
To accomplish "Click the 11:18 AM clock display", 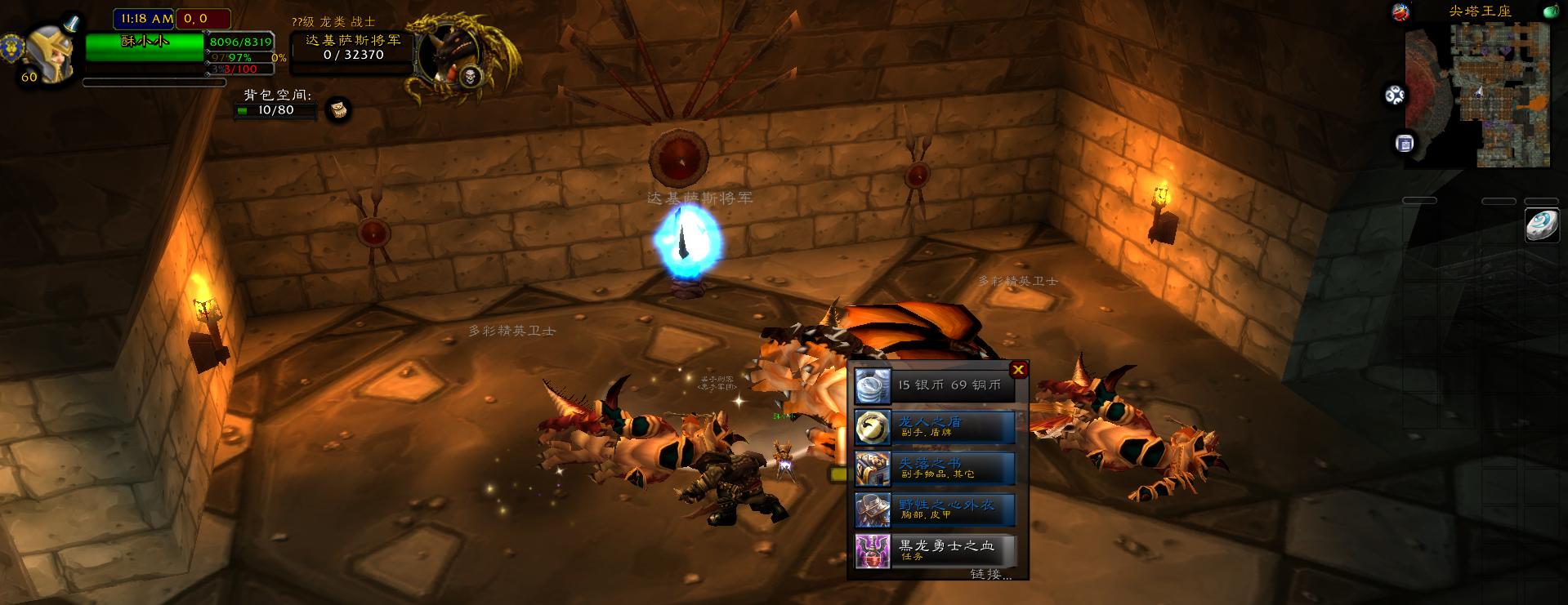I will [146, 19].
